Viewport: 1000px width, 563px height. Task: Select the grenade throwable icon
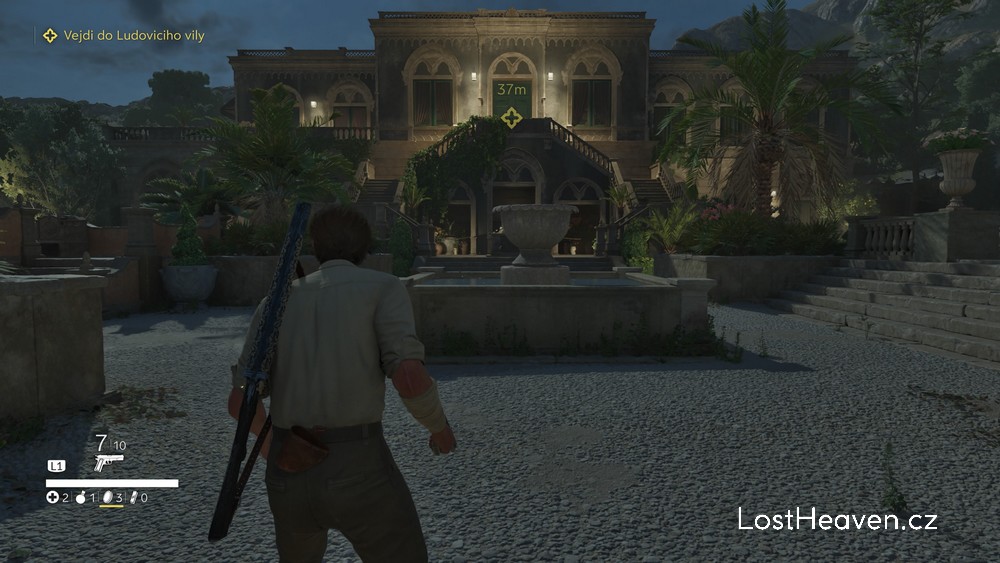coord(80,497)
